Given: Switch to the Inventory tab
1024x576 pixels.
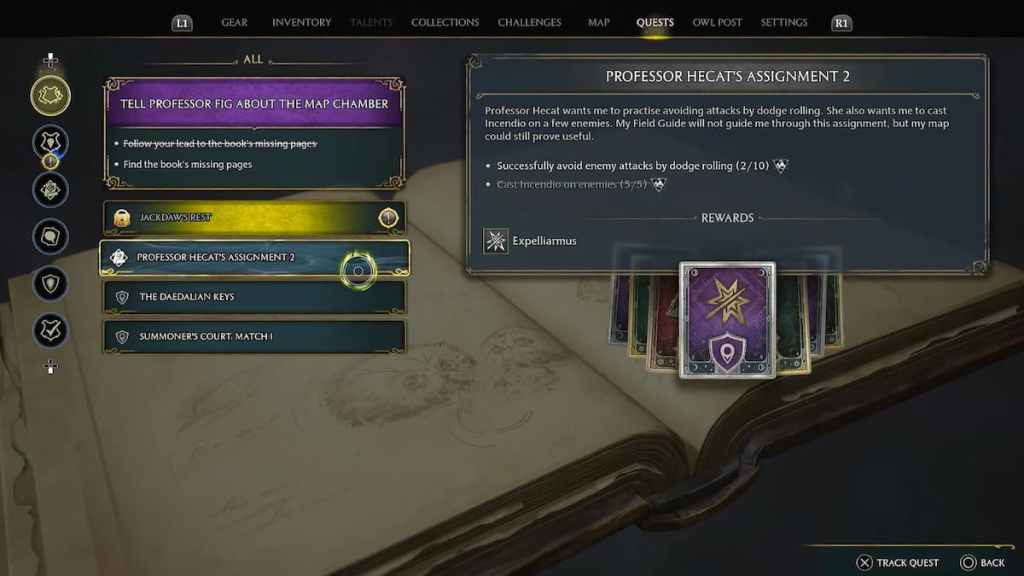Looking at the screenshot, I should pos(301,22).
